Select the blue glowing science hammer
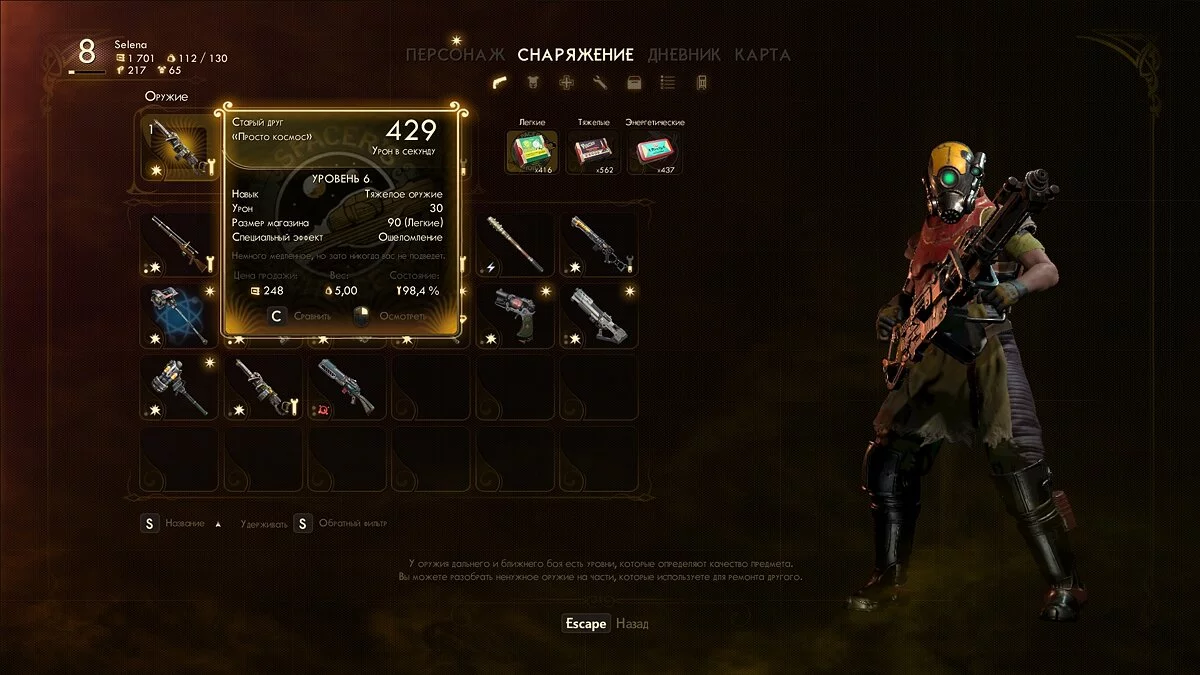Image resolution: width=1200 pixels, height=675 pixels. [x=180, y=314]
